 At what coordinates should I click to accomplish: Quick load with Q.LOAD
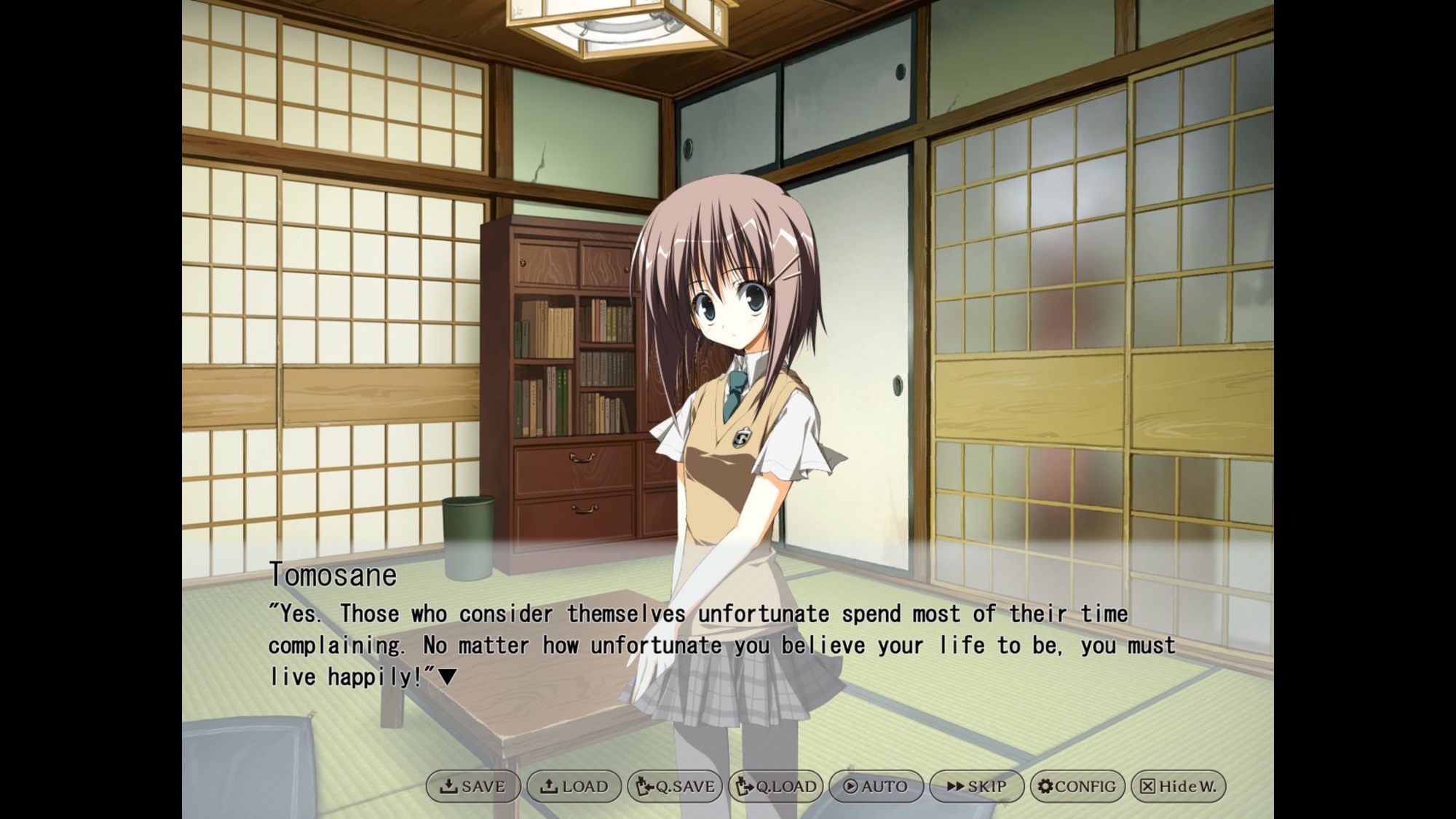click(x=776, y=786)
